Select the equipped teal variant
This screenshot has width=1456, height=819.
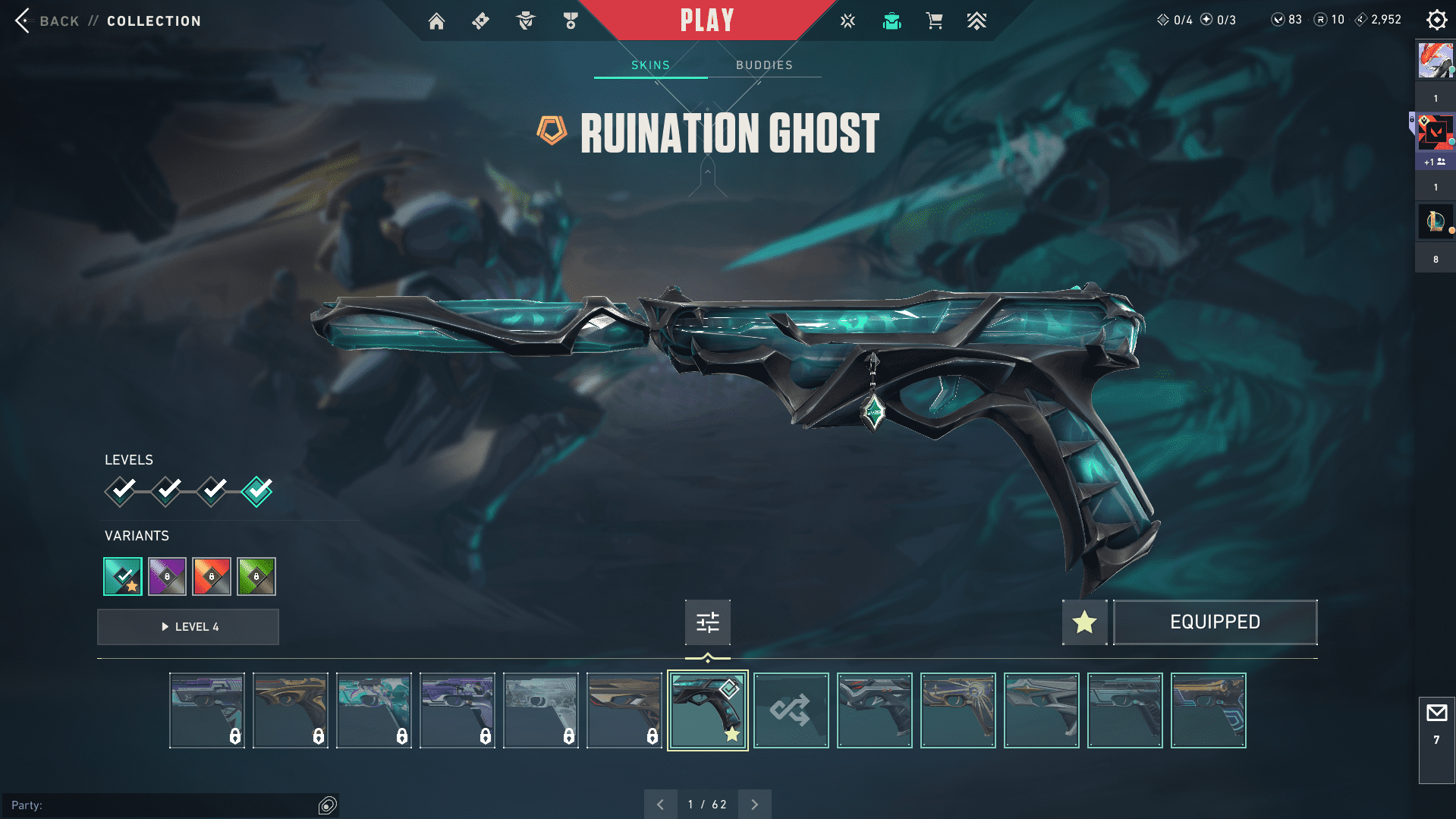tap(123, 576)
